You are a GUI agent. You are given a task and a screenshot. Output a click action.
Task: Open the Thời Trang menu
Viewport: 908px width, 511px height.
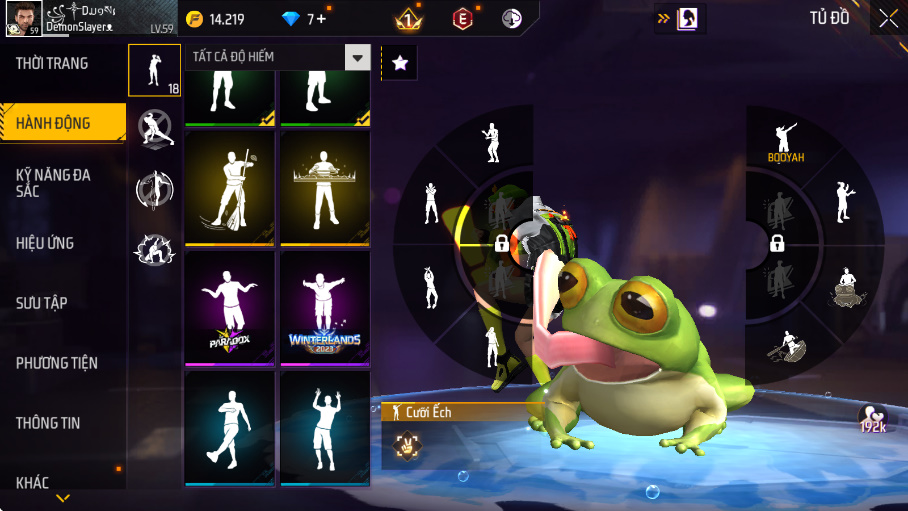click(52, 64)
